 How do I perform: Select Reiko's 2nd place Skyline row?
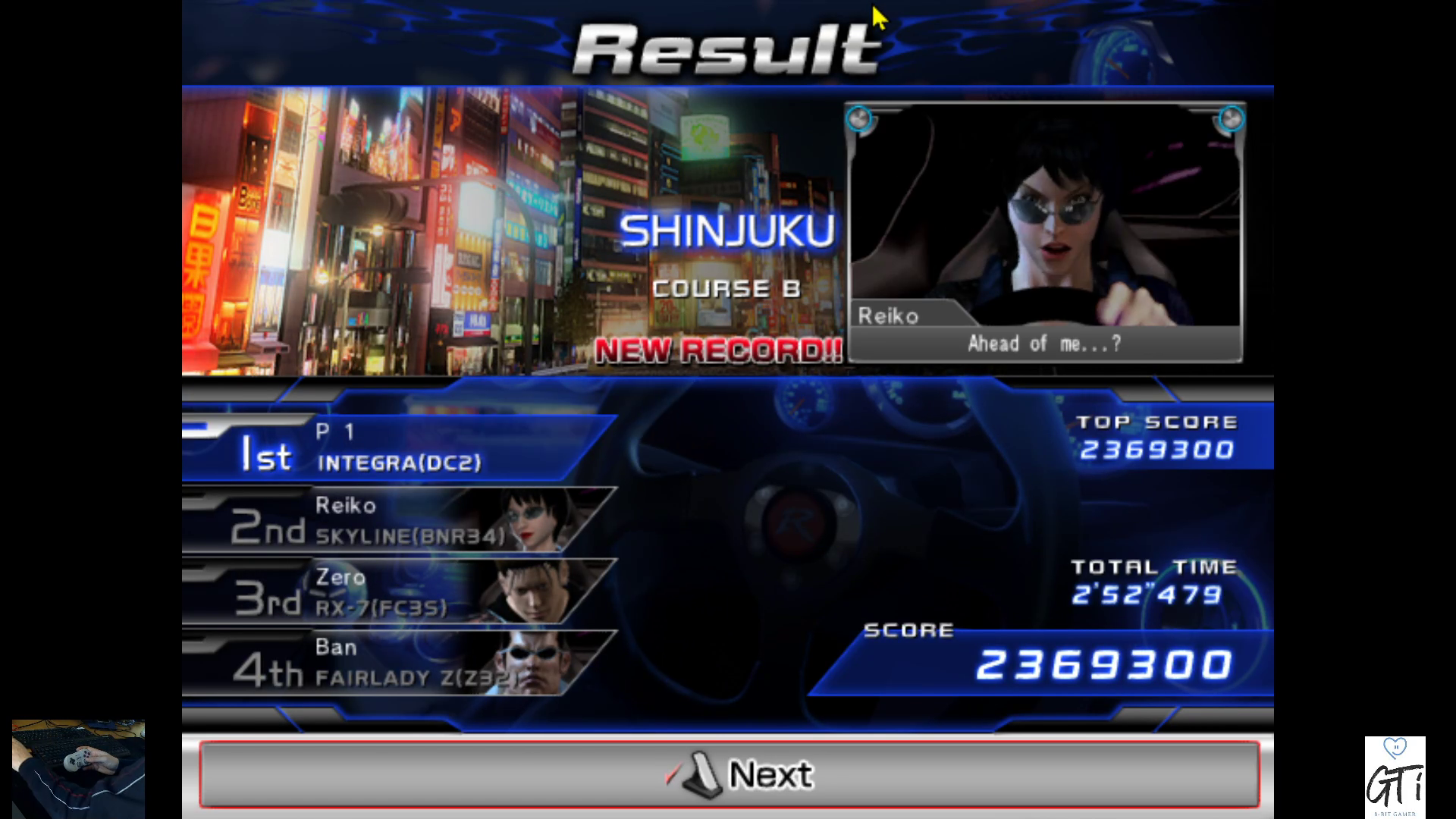coord(394,520)
